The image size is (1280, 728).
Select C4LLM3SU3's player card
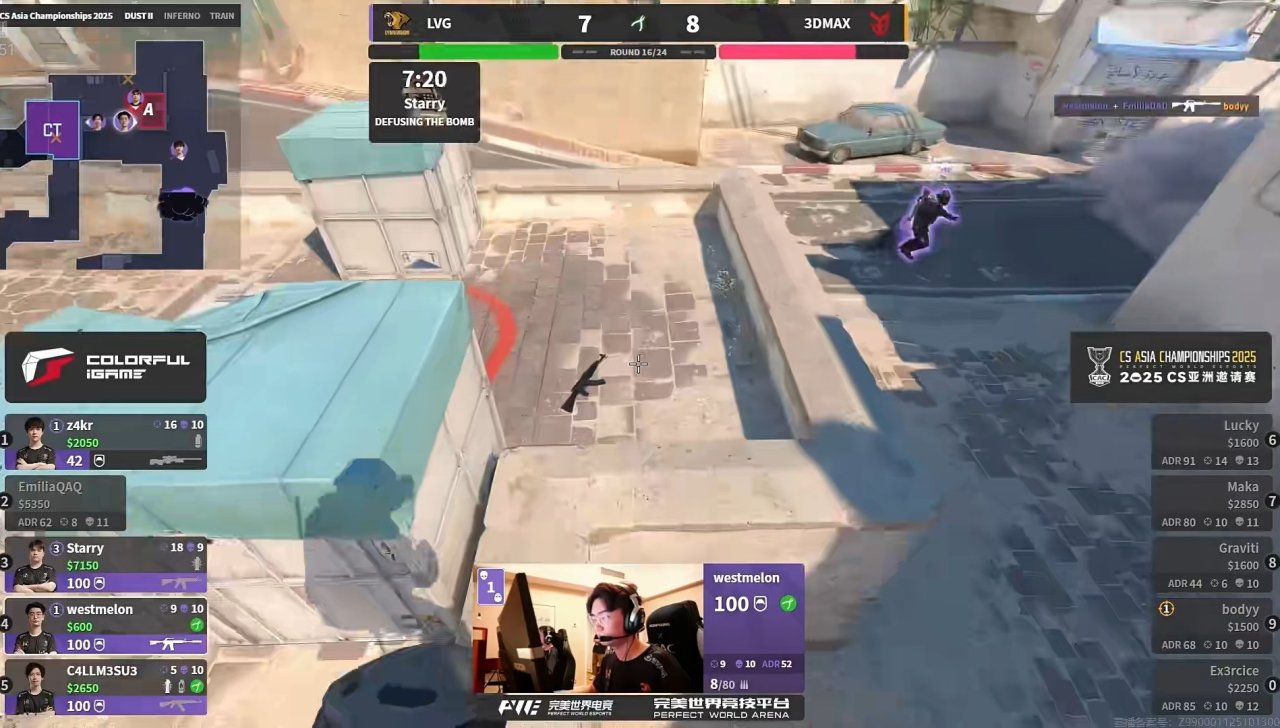click(x=106, y=687)
